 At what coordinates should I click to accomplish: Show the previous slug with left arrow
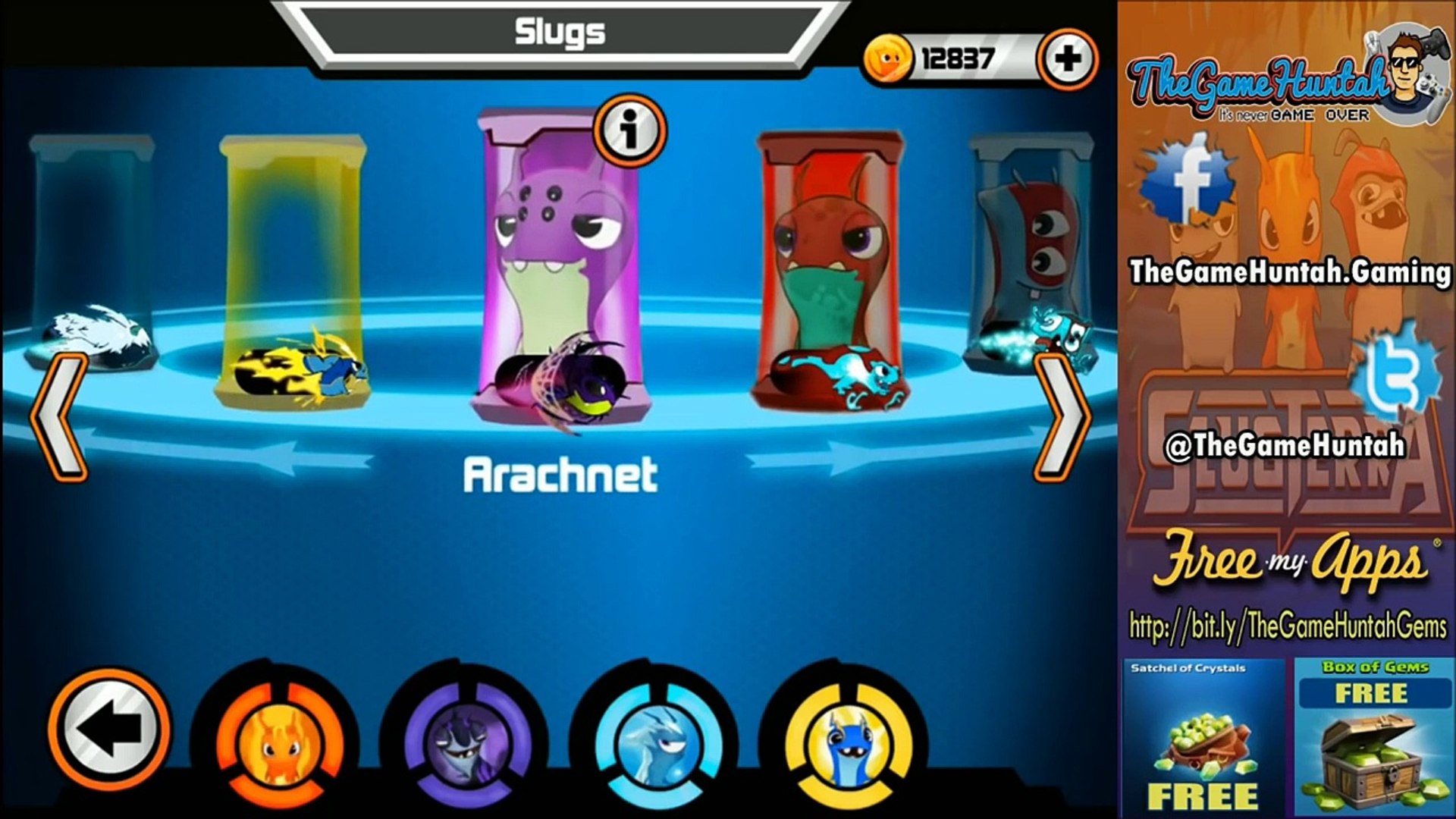[58, 417]
